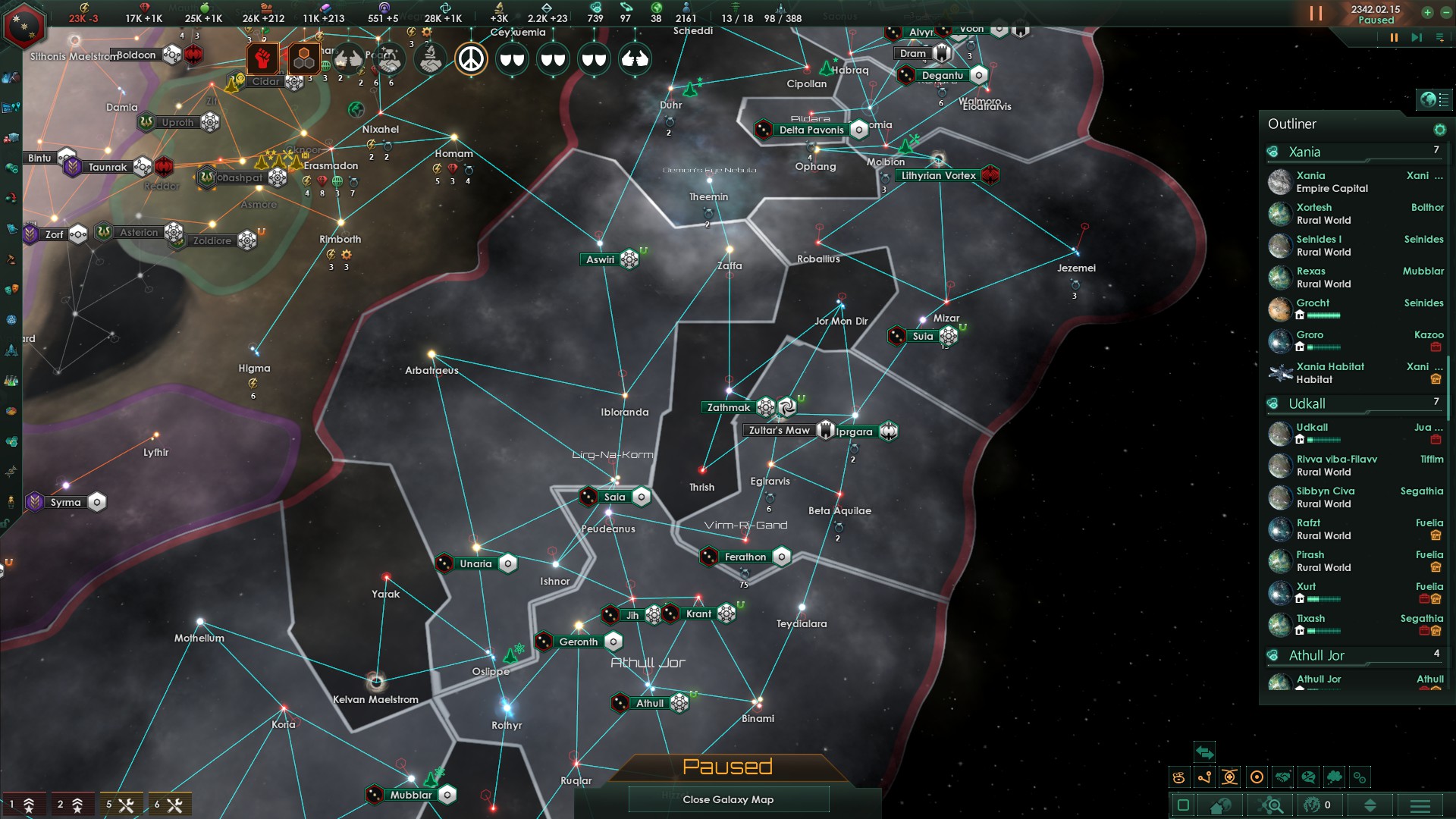Screen dimensions: 1456x819
Task: Select the handshake diplomacy map mode icon
Action: click(1282, 777)
